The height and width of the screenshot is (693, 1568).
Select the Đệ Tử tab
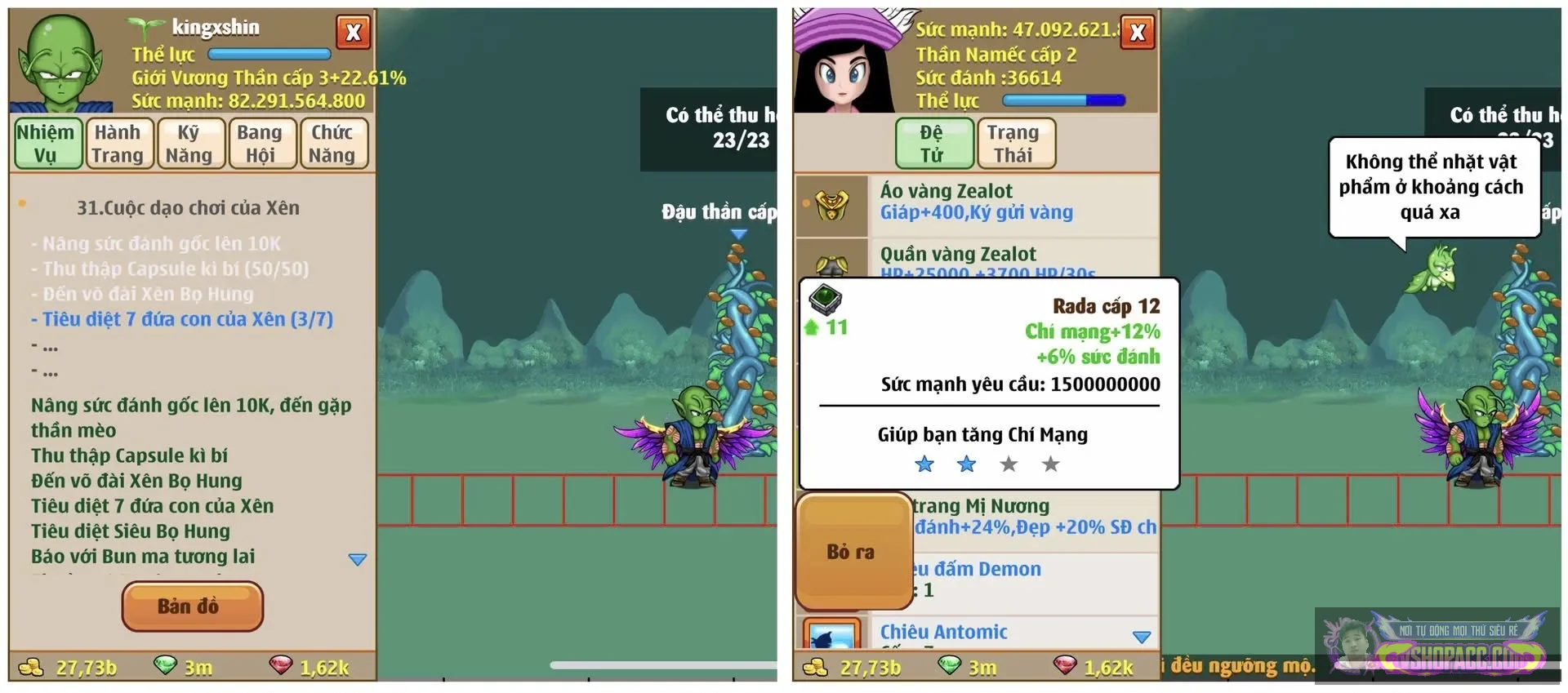click(x=933, y=143)
